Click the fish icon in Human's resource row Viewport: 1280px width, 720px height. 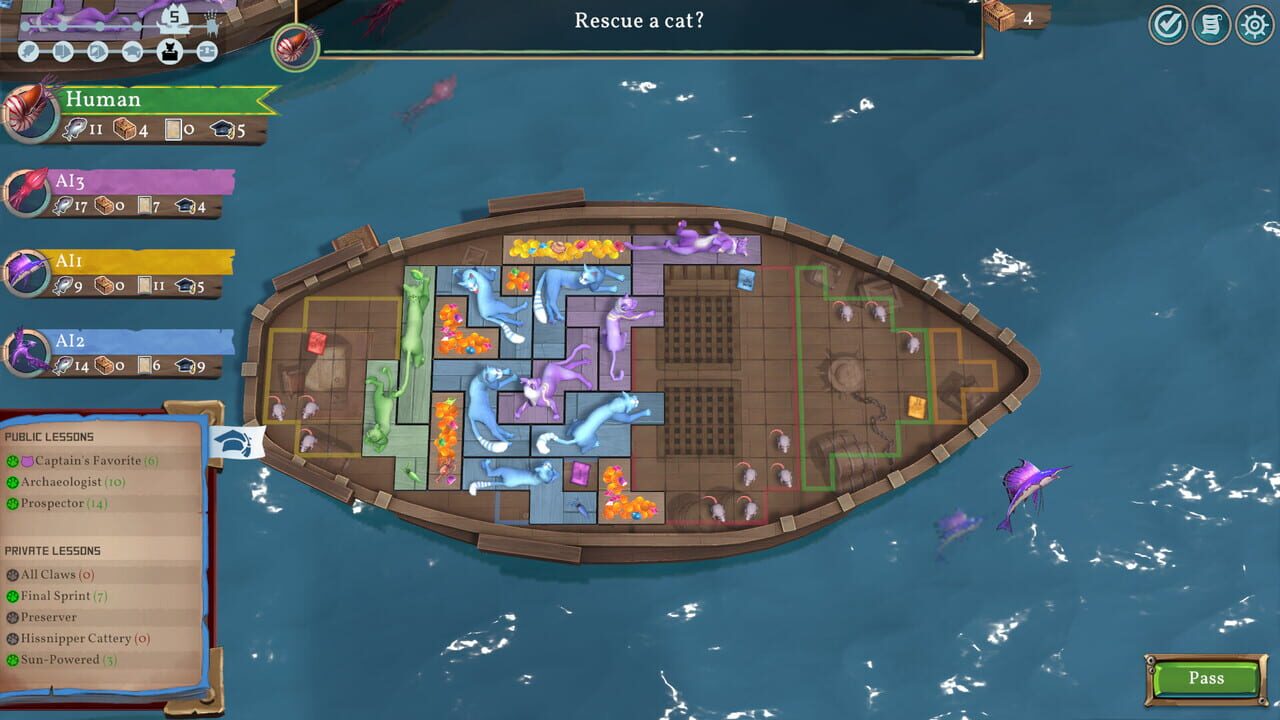(x=76, y=129)
